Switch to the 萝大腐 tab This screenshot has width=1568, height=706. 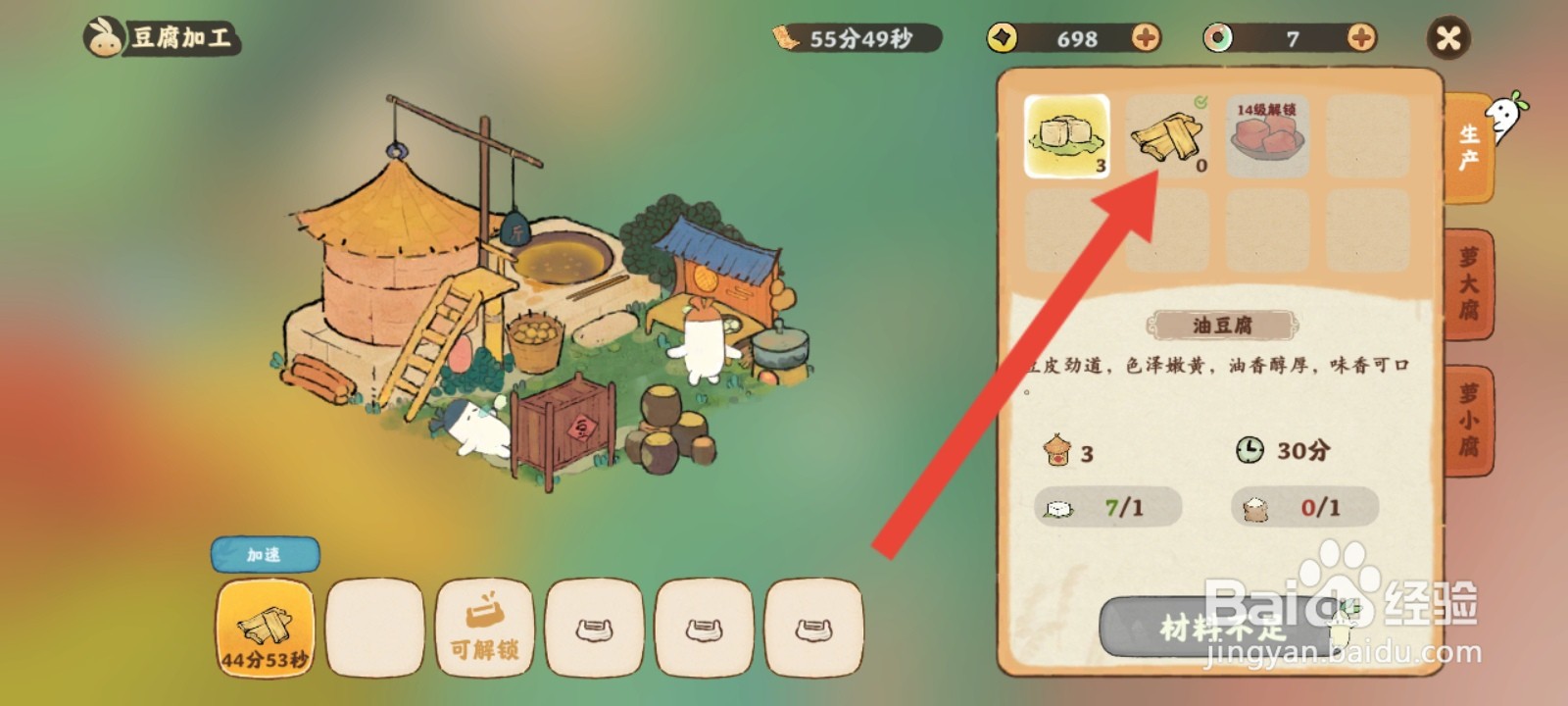pos(1469,281)
